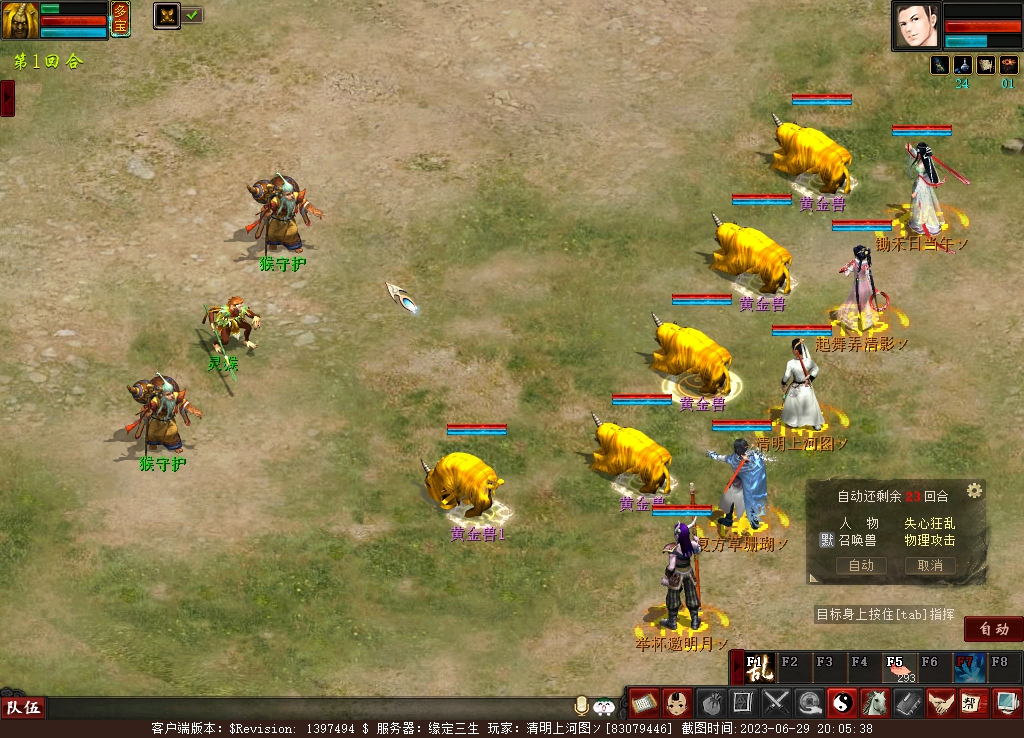Activate the F1 乱 skill slot
The image size is (1024, 738).
pos(759,667)
